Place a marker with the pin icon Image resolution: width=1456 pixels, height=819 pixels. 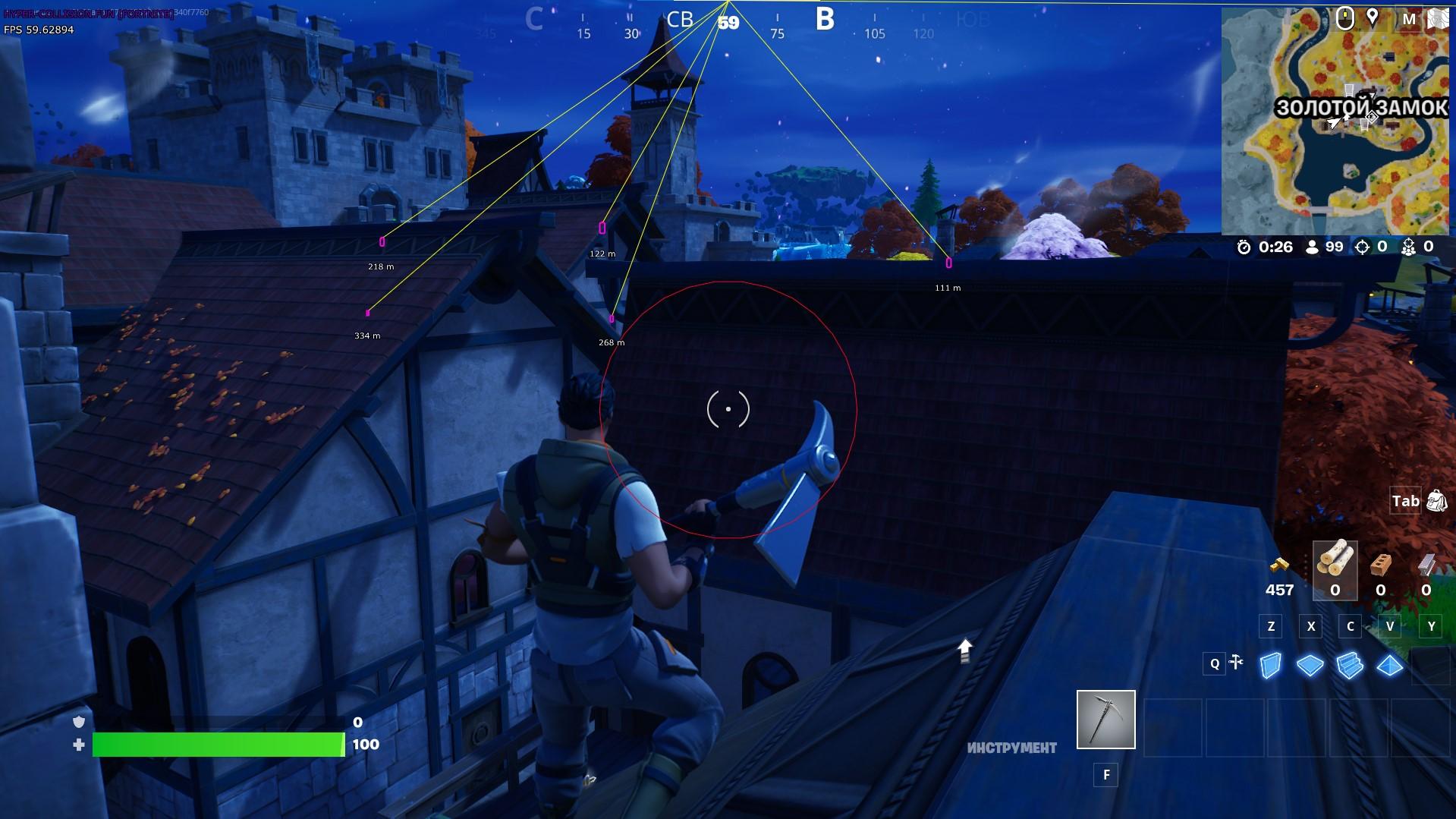coord(1372,17)
